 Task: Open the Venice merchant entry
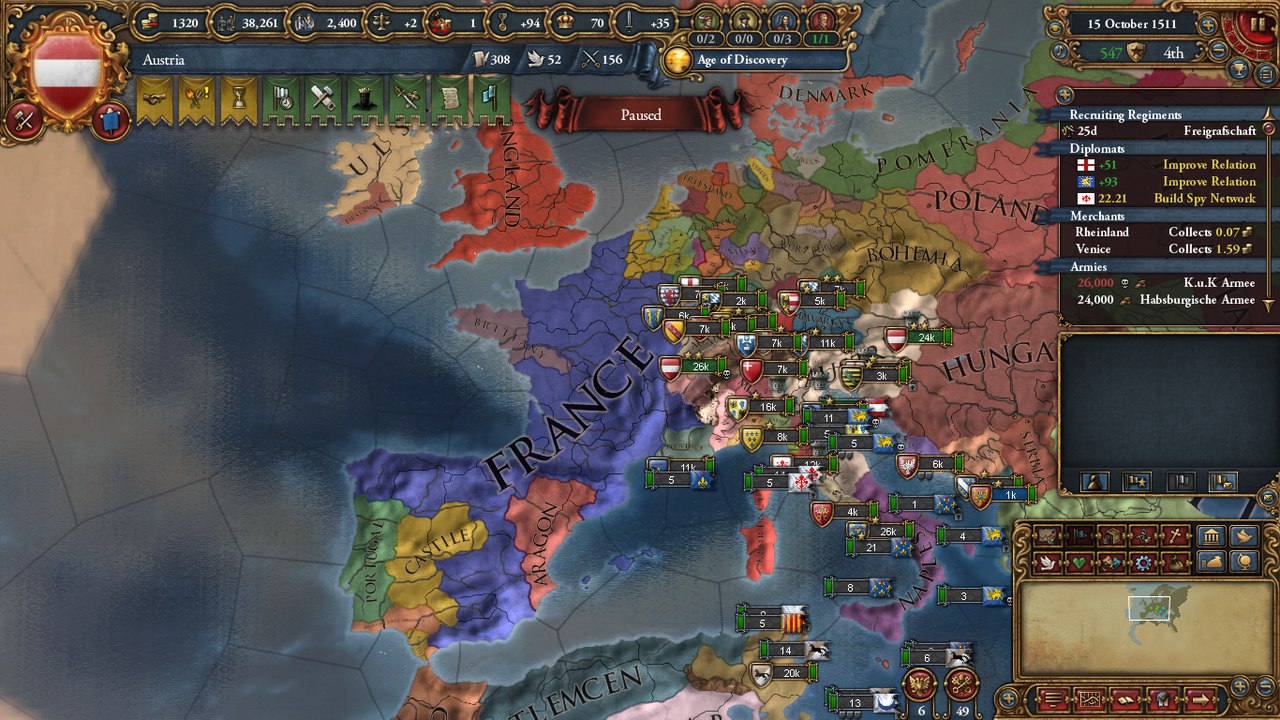coord(1165,249)
